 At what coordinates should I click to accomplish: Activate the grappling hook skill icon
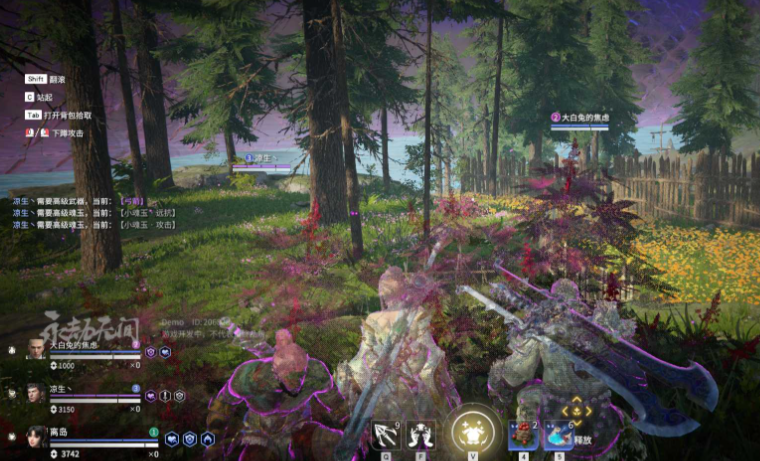[386, 434]
